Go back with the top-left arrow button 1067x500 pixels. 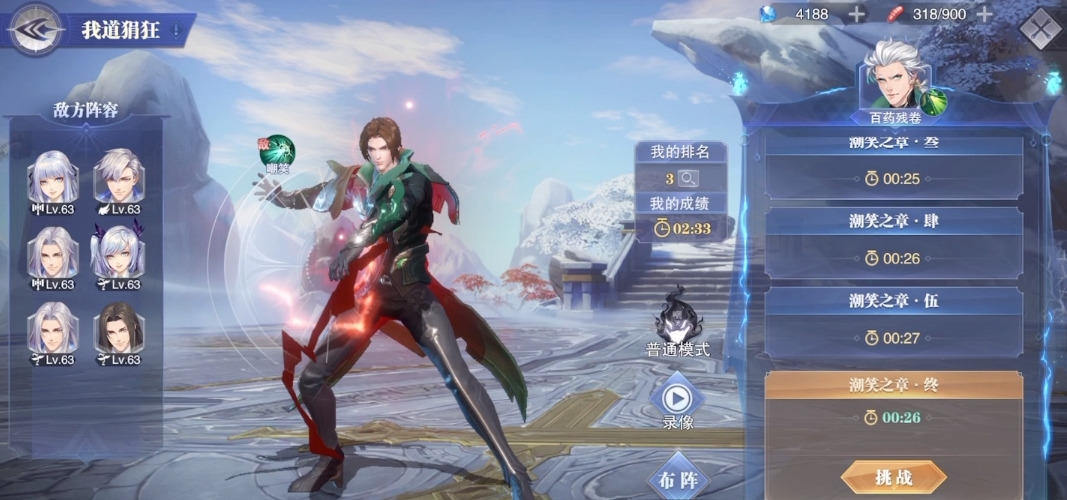click(35, 30)
